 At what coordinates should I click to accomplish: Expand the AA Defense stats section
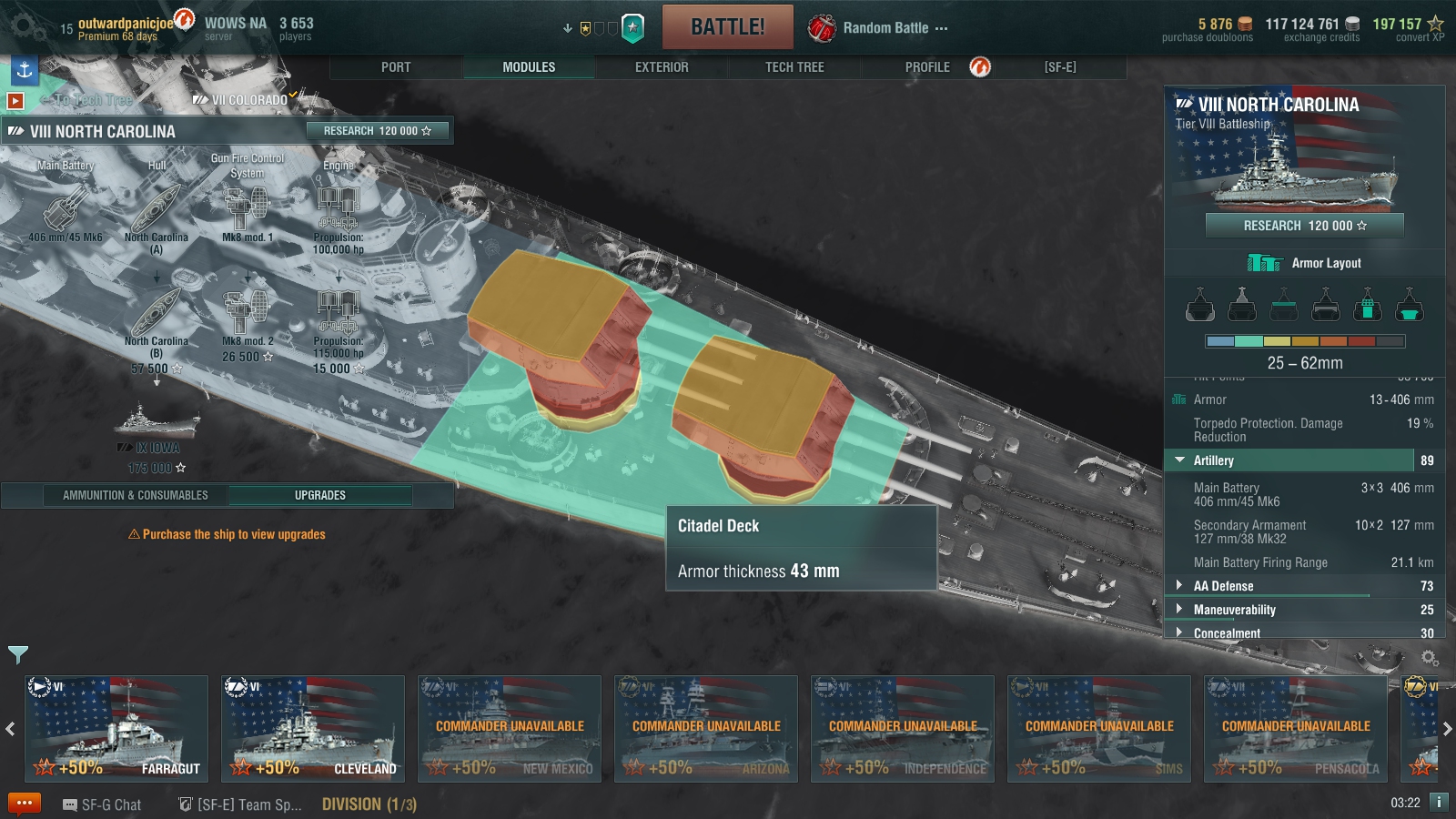tap(1223, 586)
